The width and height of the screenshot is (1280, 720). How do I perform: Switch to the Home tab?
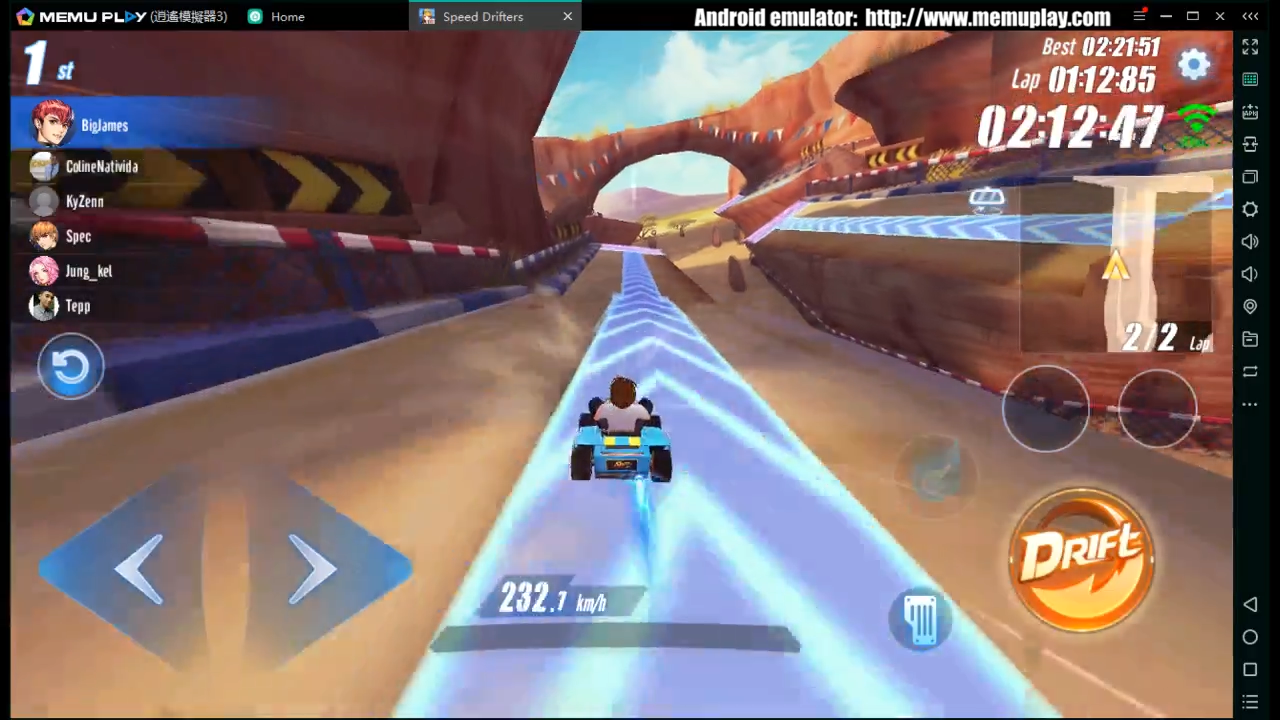(287, 16)
